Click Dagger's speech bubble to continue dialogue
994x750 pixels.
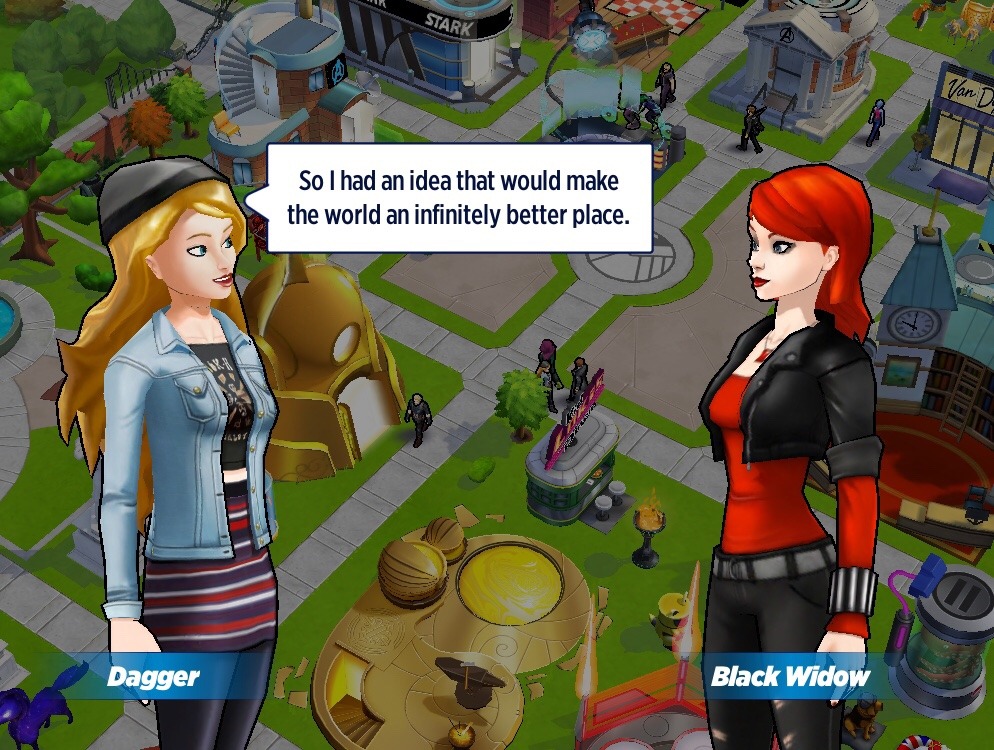click(x=459, y=198)
